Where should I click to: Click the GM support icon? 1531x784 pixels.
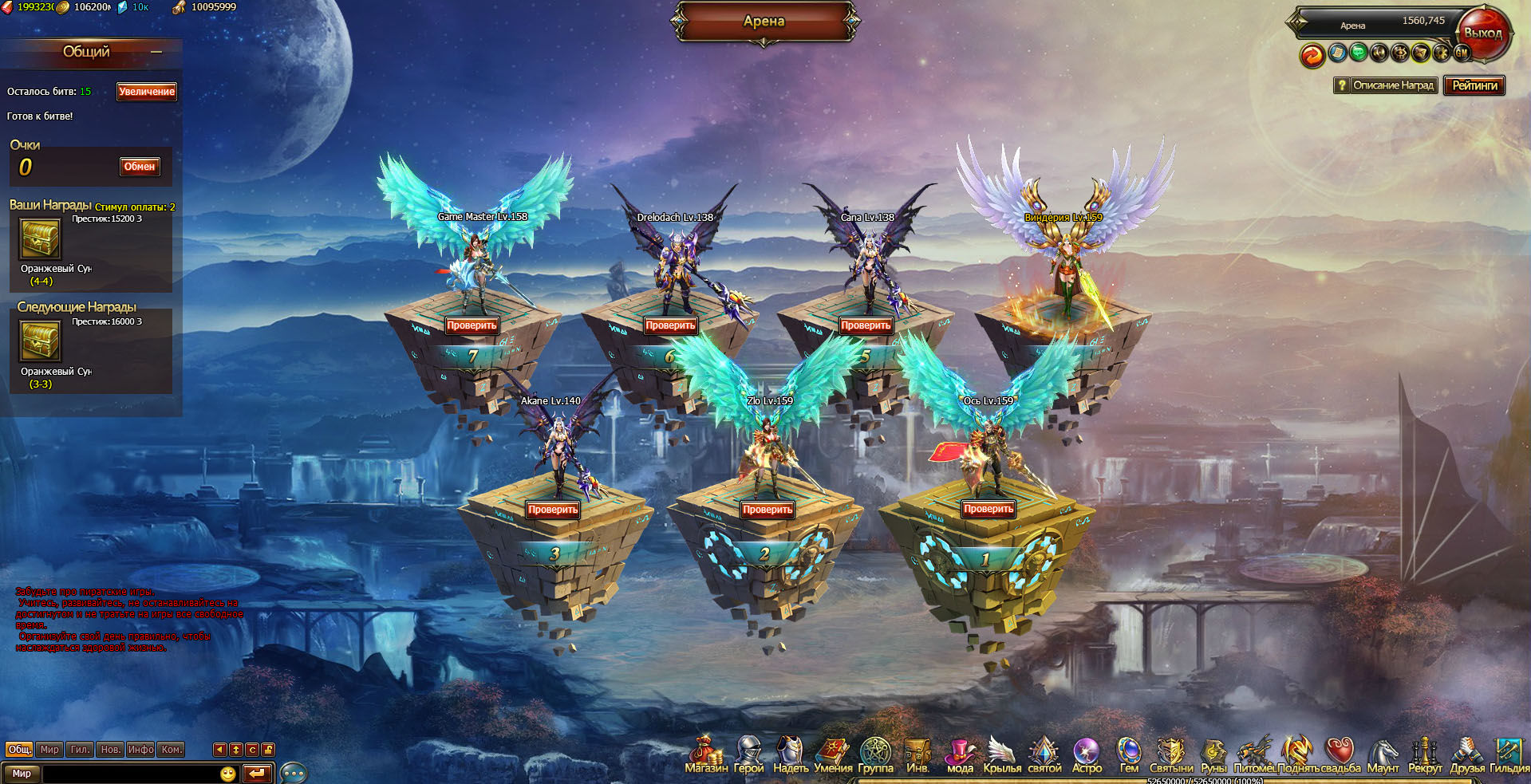coord(1462,53)
